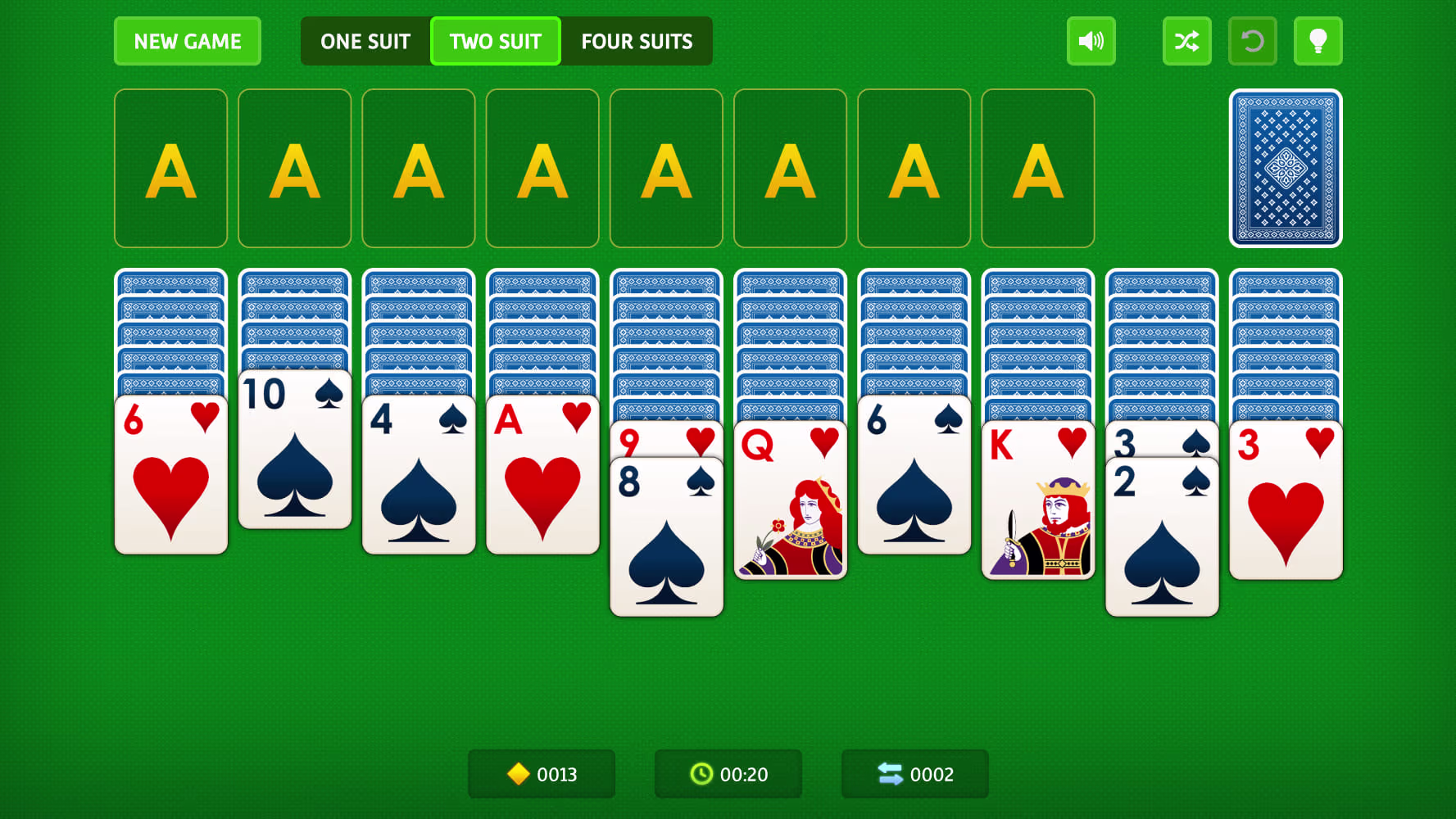1456x819 pixels.
Task: Click the clock icon near the timer
Action: pyautogui.click(x=701, y=773)
